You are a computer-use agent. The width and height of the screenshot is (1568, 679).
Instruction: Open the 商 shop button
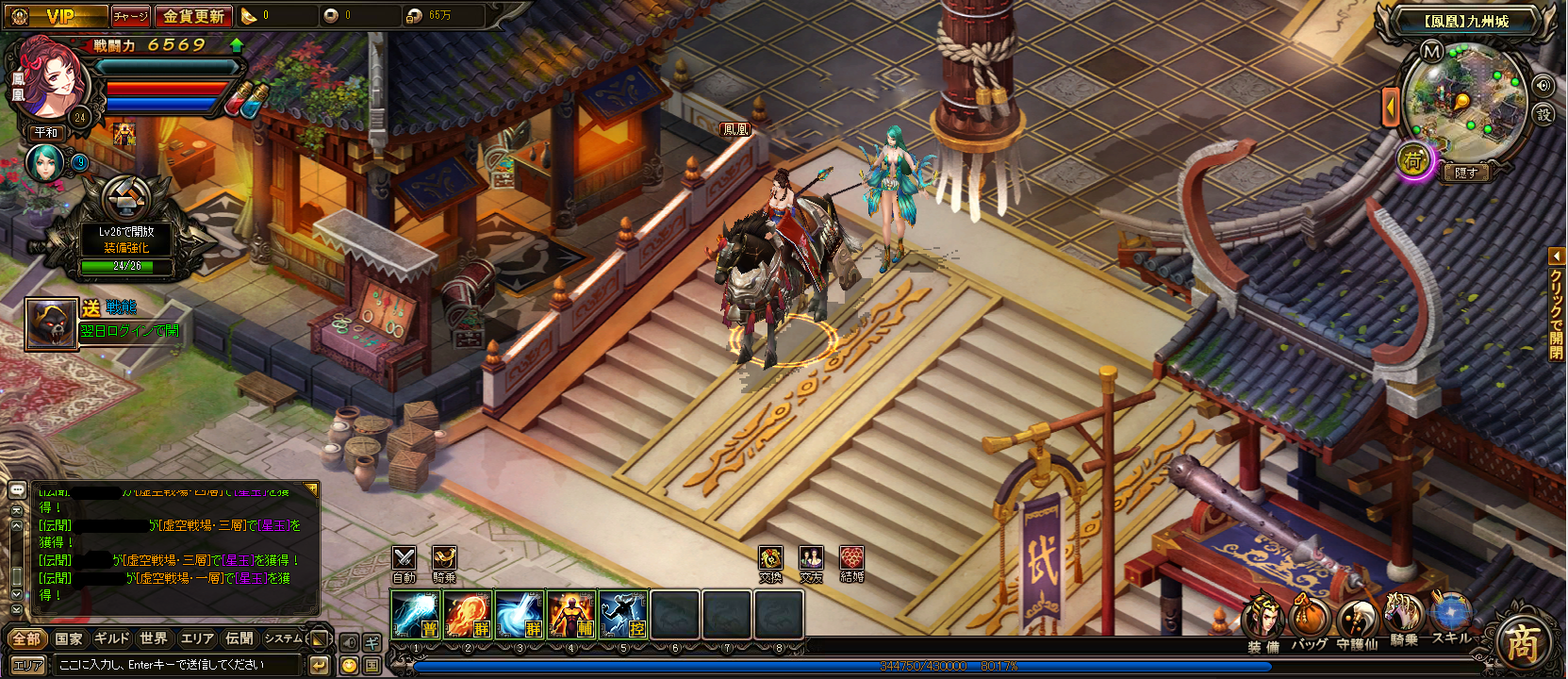coord(1523,644)
